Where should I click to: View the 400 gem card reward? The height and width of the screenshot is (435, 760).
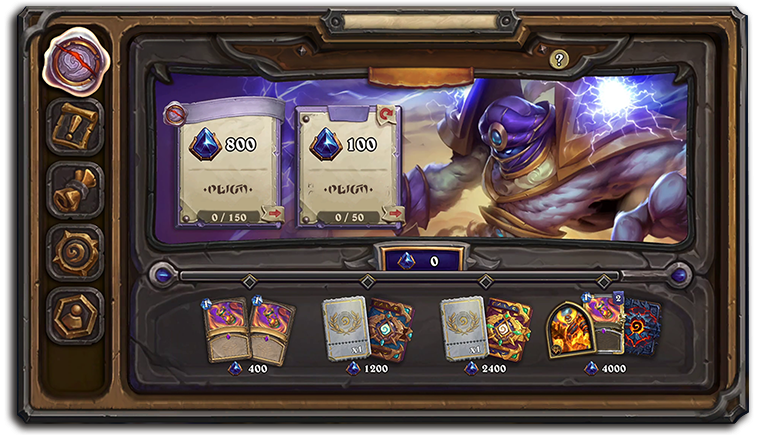[249, 330]
